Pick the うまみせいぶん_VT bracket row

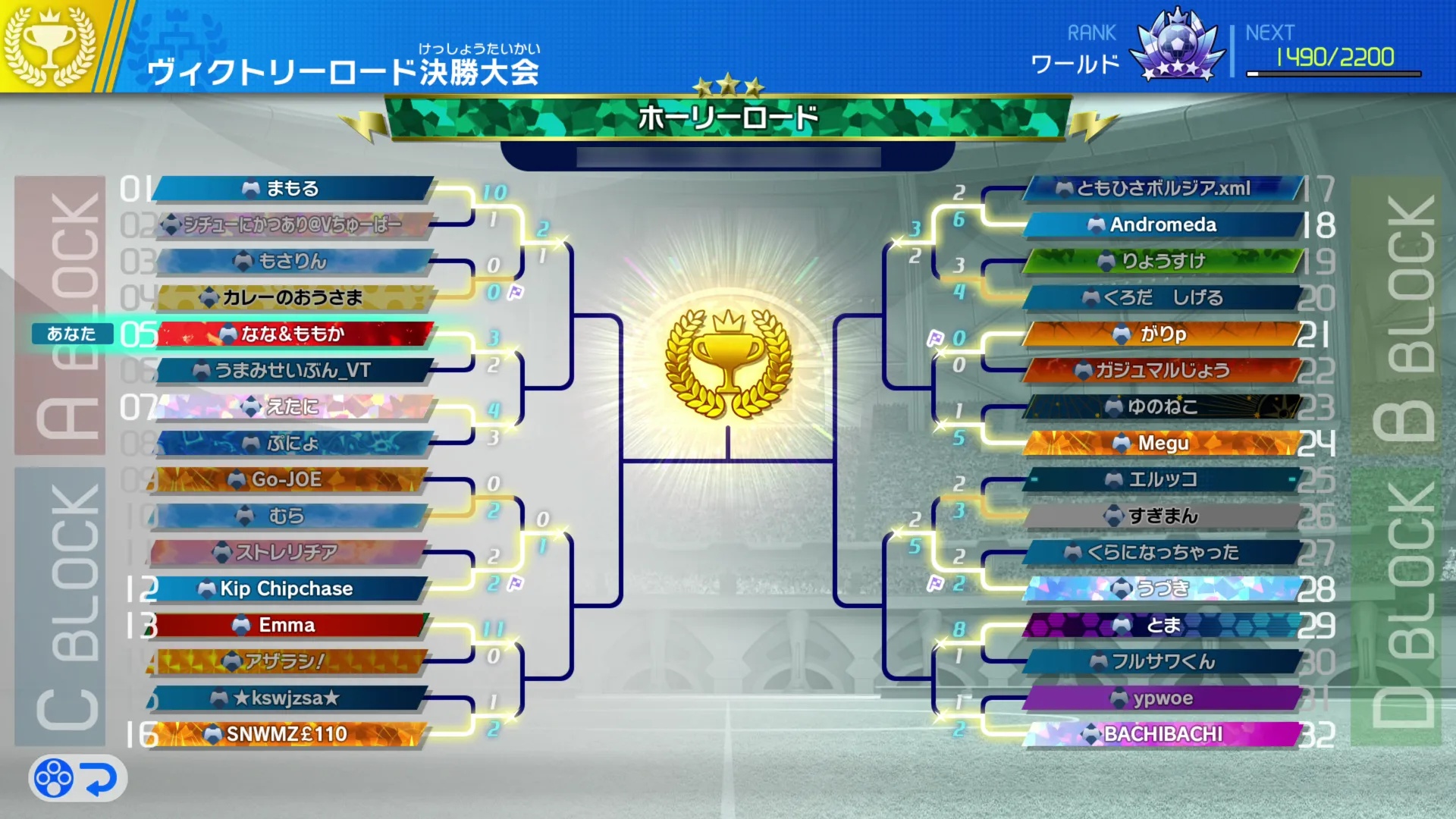[292, 371]
